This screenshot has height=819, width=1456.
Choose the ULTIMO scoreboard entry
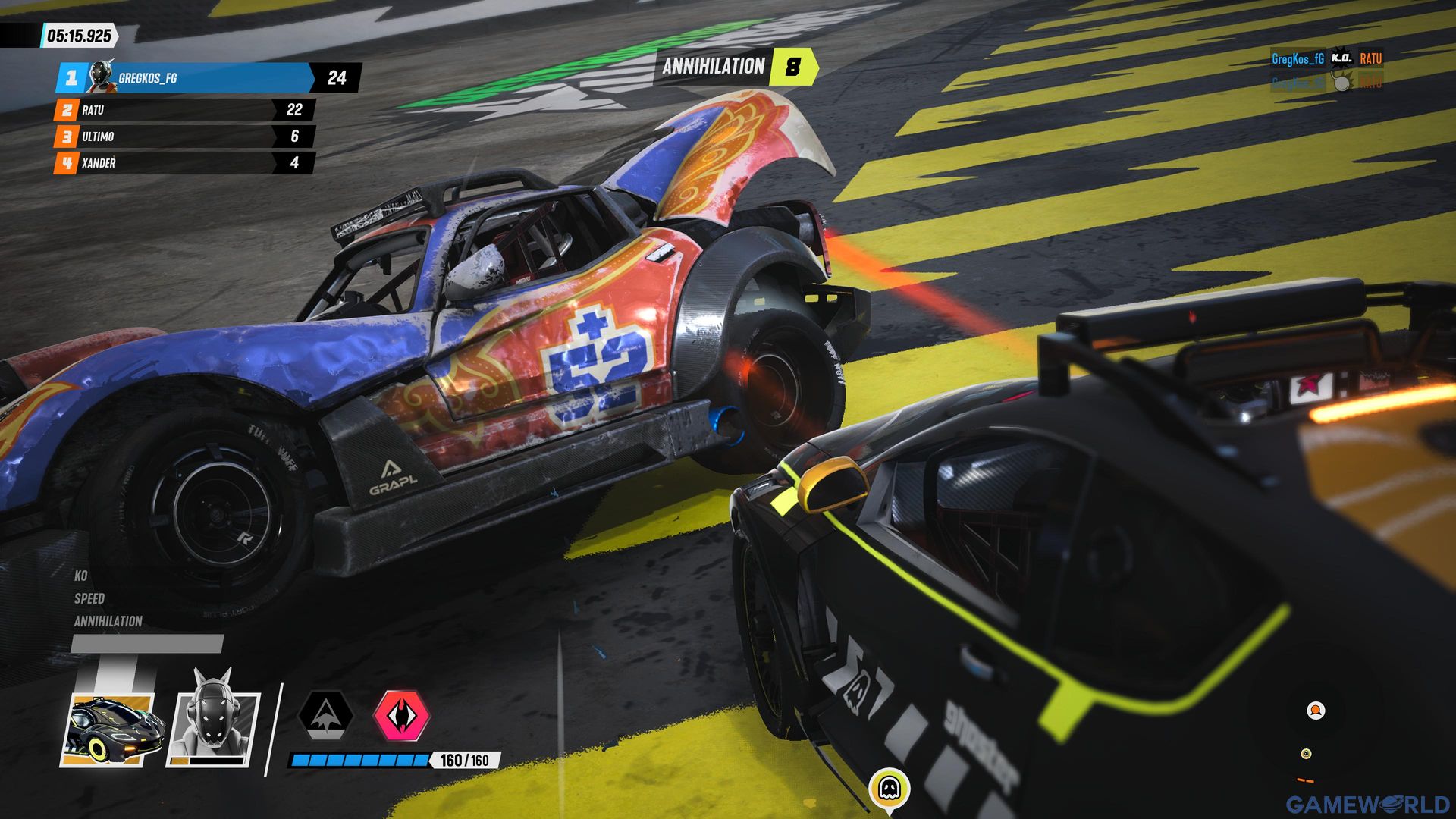click(184, 136)
